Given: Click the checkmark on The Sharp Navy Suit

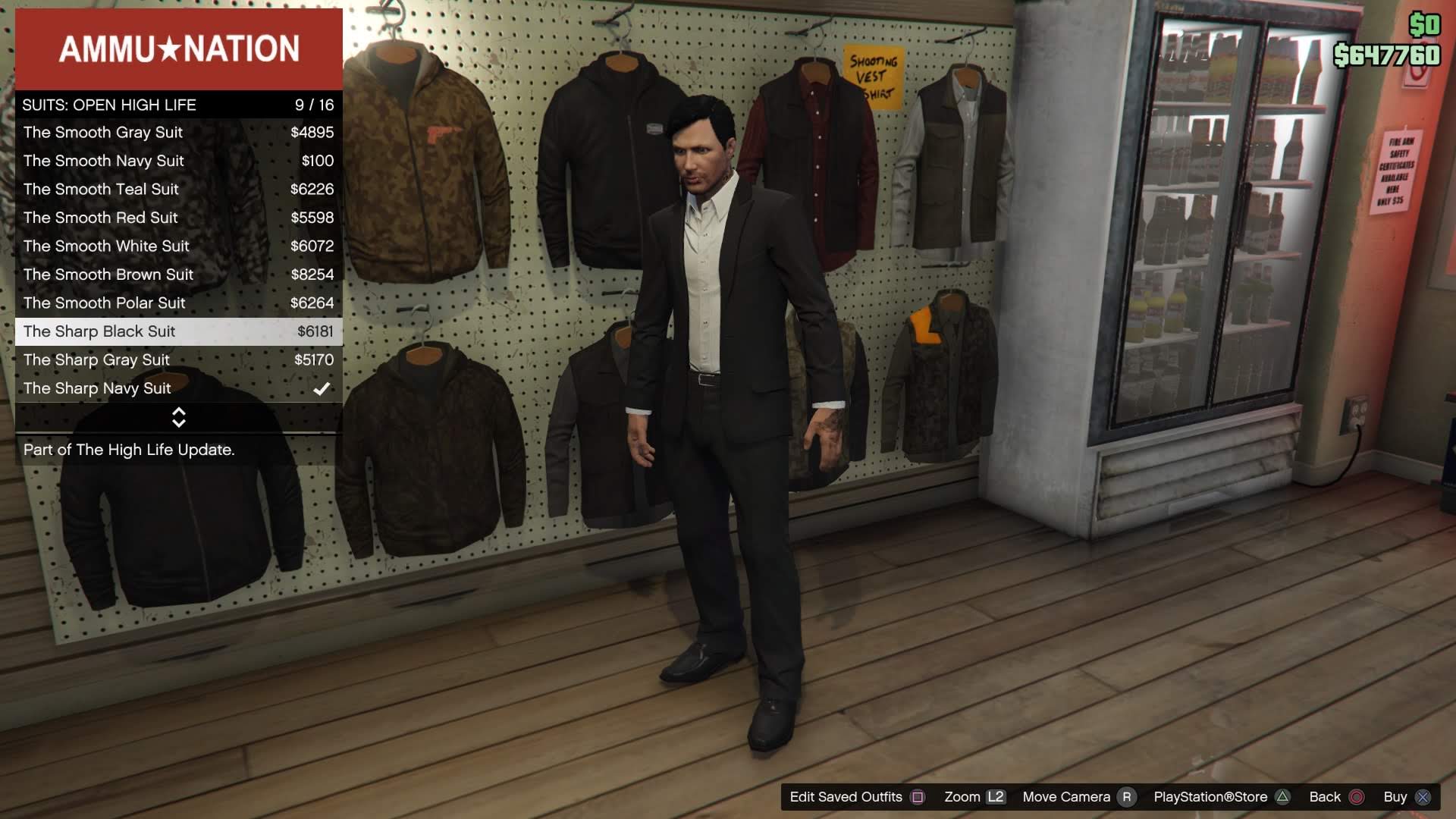Looking at the screenshot, I should [x=322, y=388].
